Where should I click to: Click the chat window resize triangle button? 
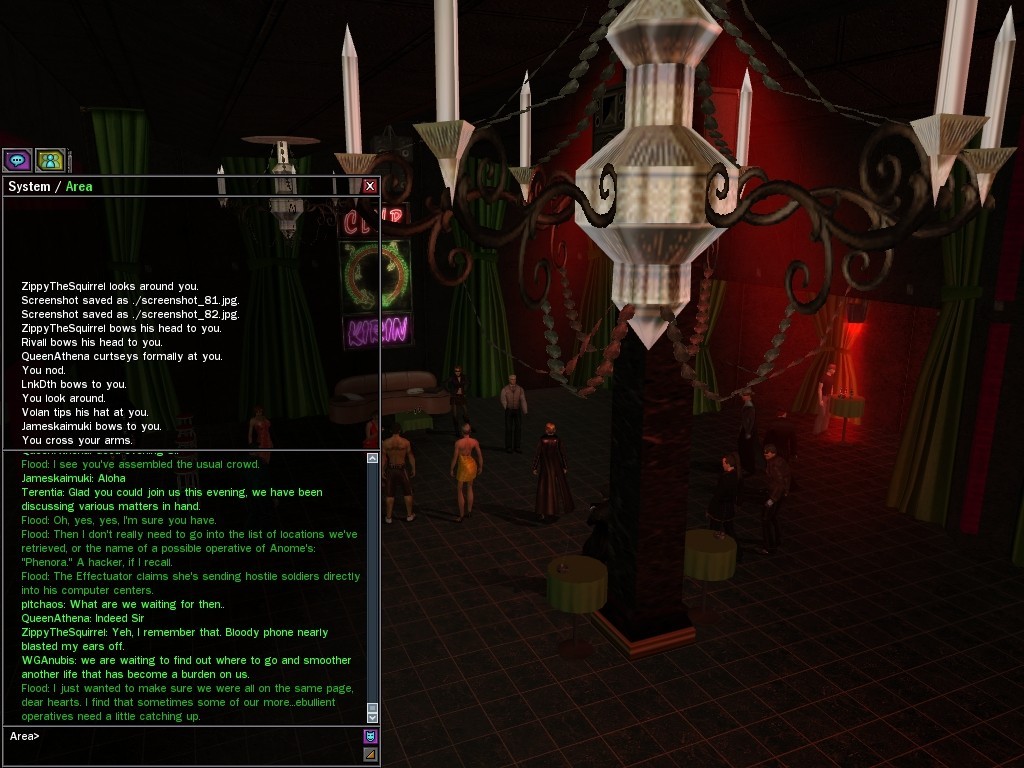pos(371,754)
